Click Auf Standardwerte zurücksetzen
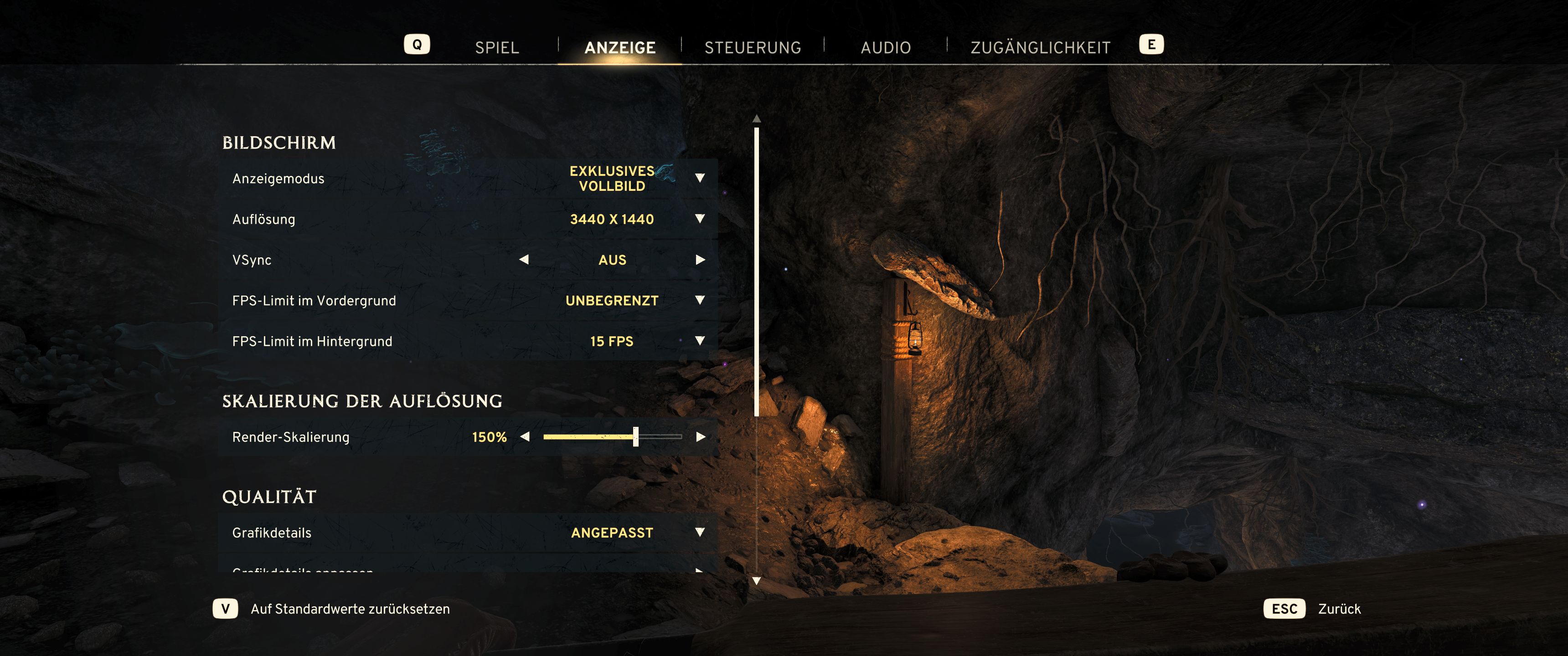Viewport: 1568px width, 656px height. click(350, 609)
